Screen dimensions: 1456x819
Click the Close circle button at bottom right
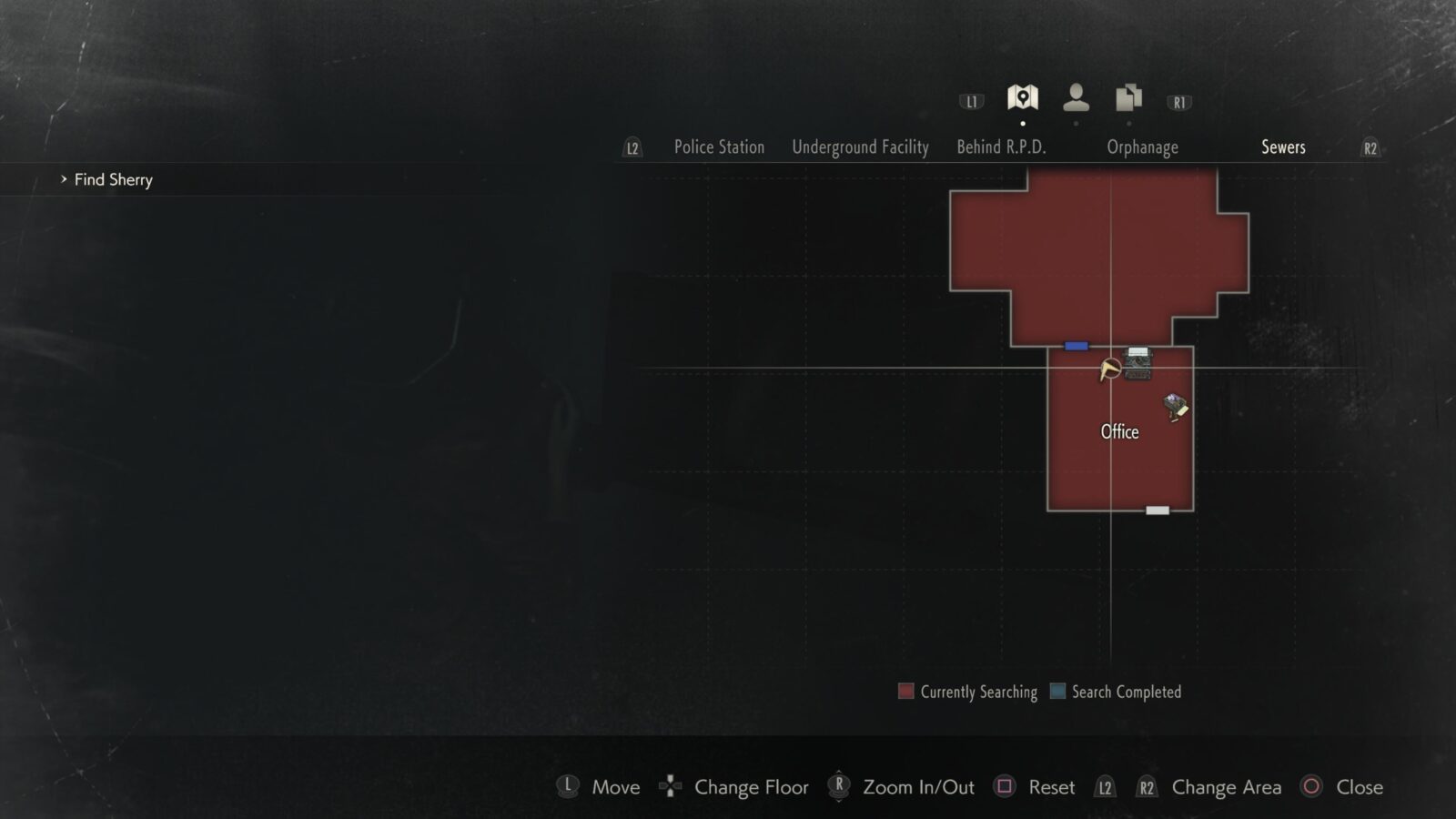pyautogui.click(x=1310, y=787)
